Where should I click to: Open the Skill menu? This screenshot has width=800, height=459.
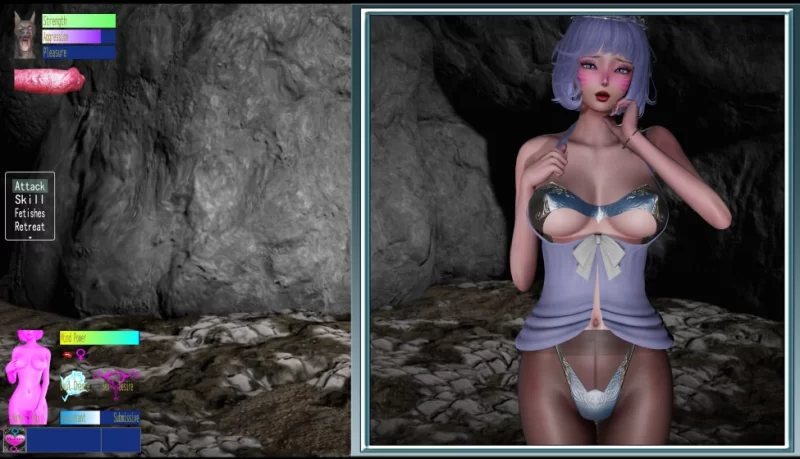[x=30, y=200]
